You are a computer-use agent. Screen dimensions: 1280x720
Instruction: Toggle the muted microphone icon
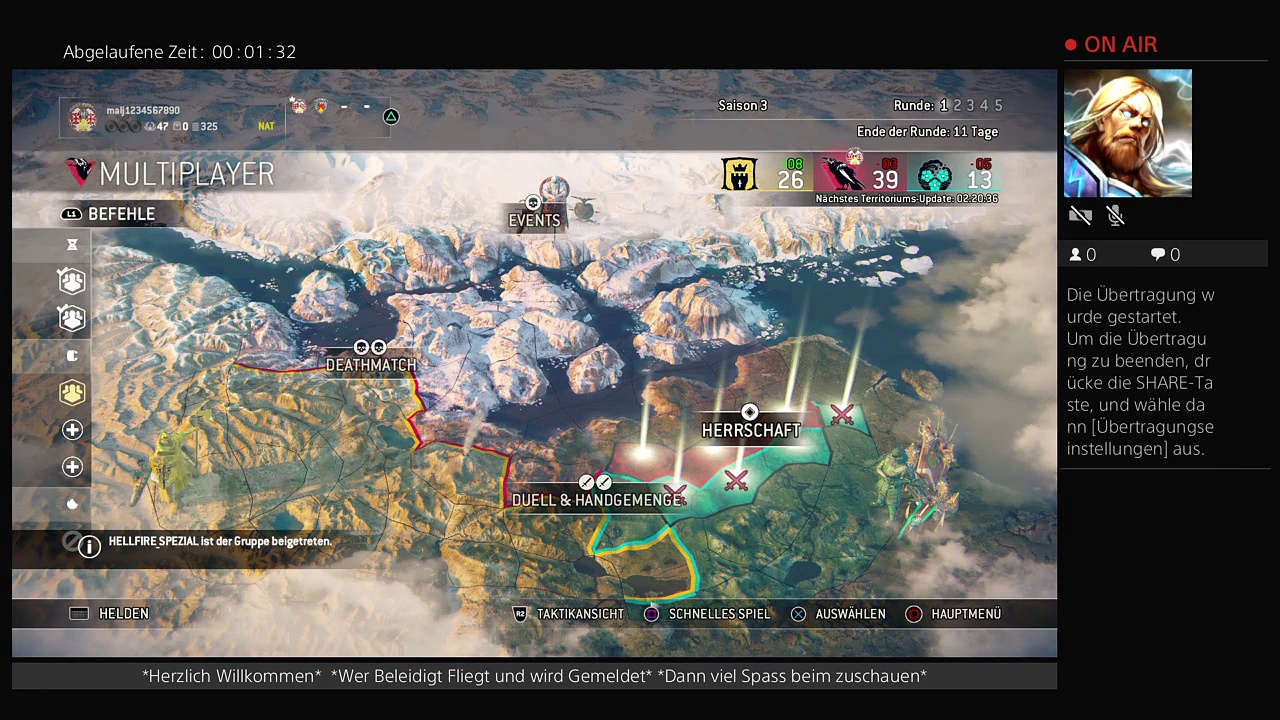[1116, 215]
